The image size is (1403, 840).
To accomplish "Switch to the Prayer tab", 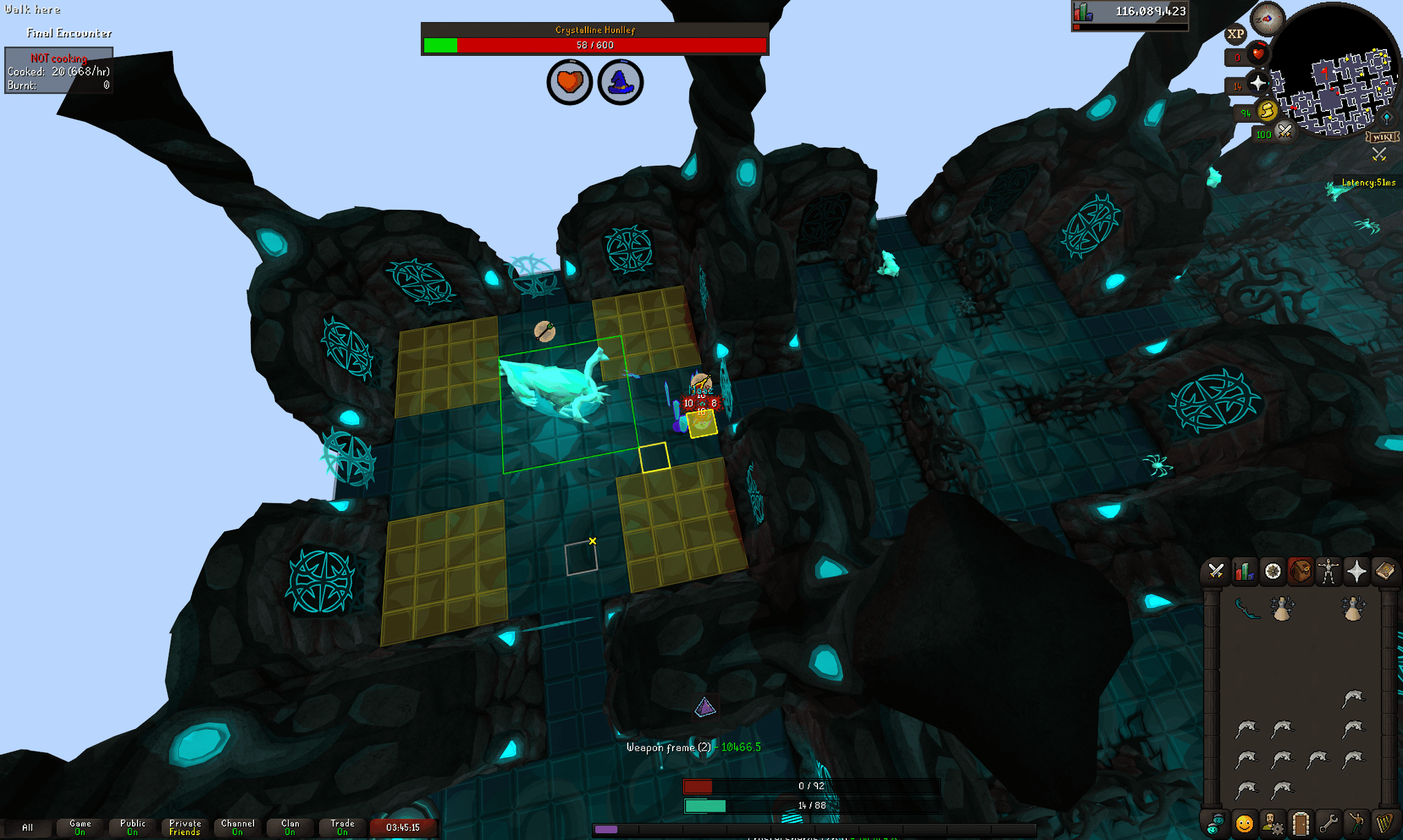I will click(x=1358, y=571).
